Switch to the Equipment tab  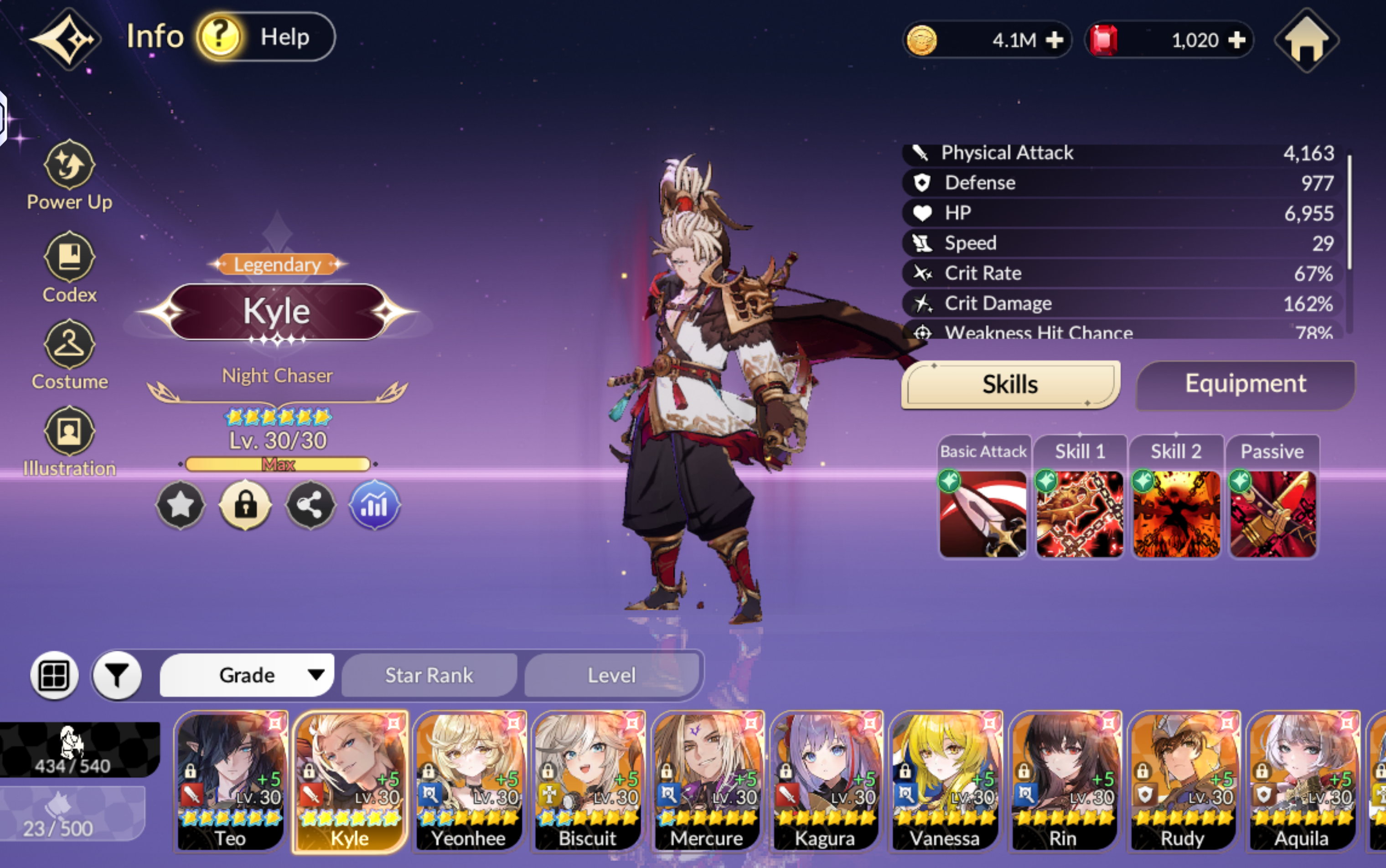1245,384
